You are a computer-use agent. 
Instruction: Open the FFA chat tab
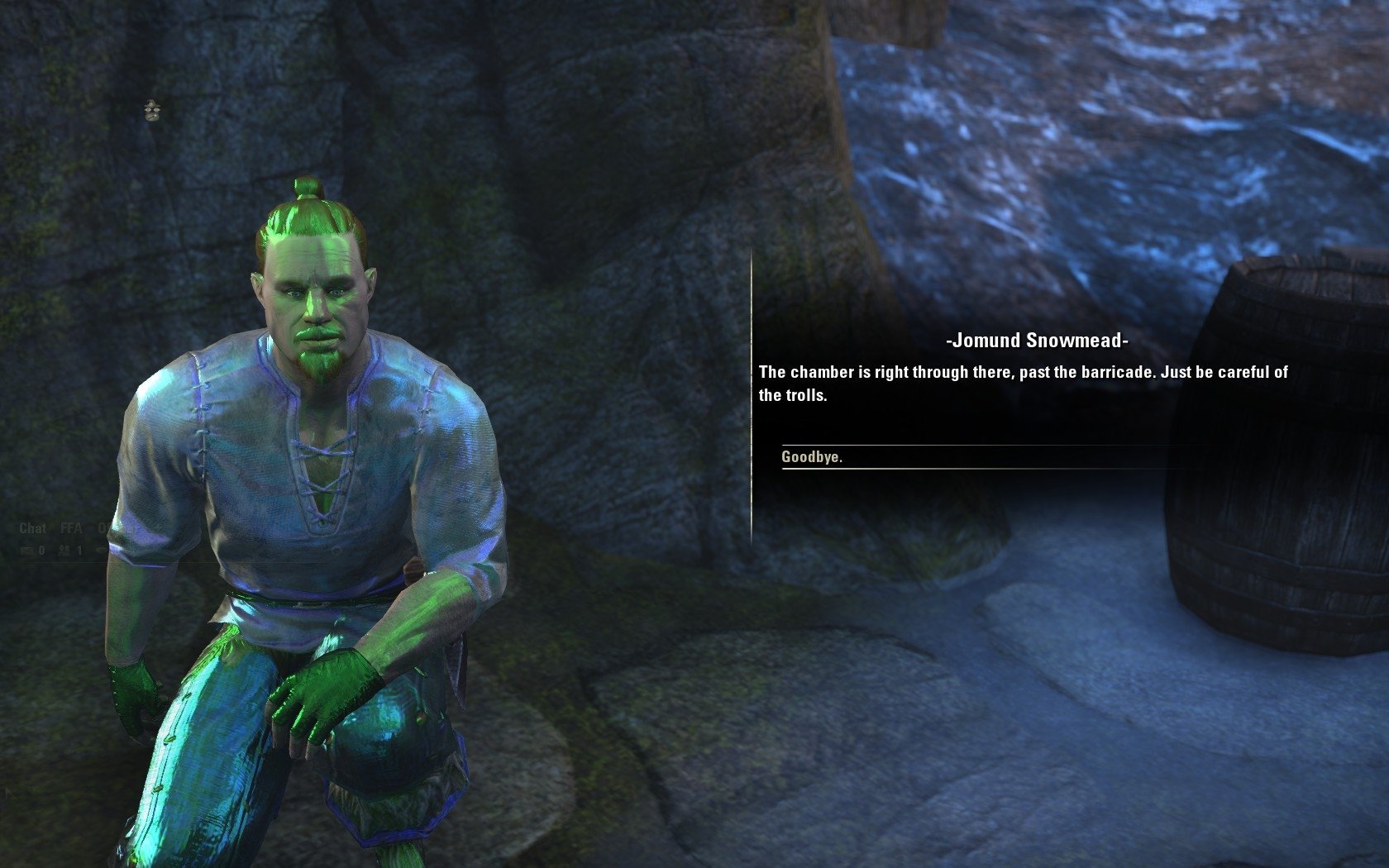[x=71, y=528]
